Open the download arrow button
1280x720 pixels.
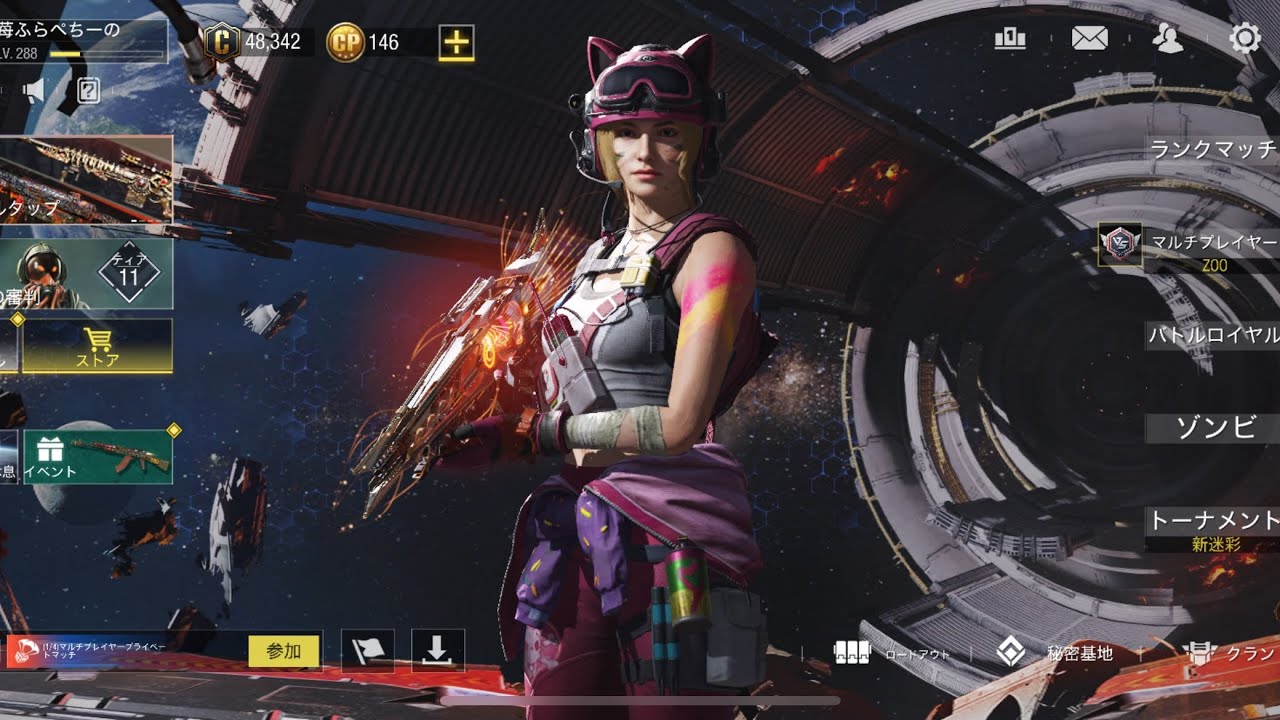tap(437, 651)
